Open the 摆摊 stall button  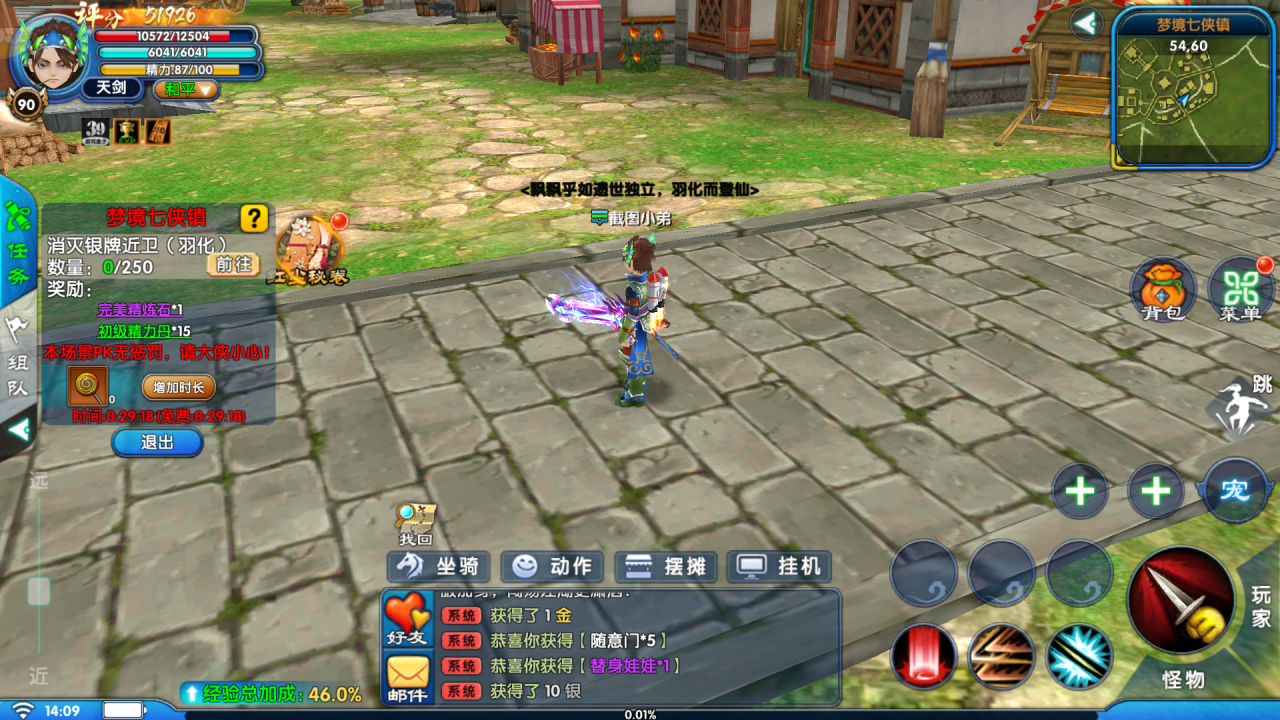[665, 567]
